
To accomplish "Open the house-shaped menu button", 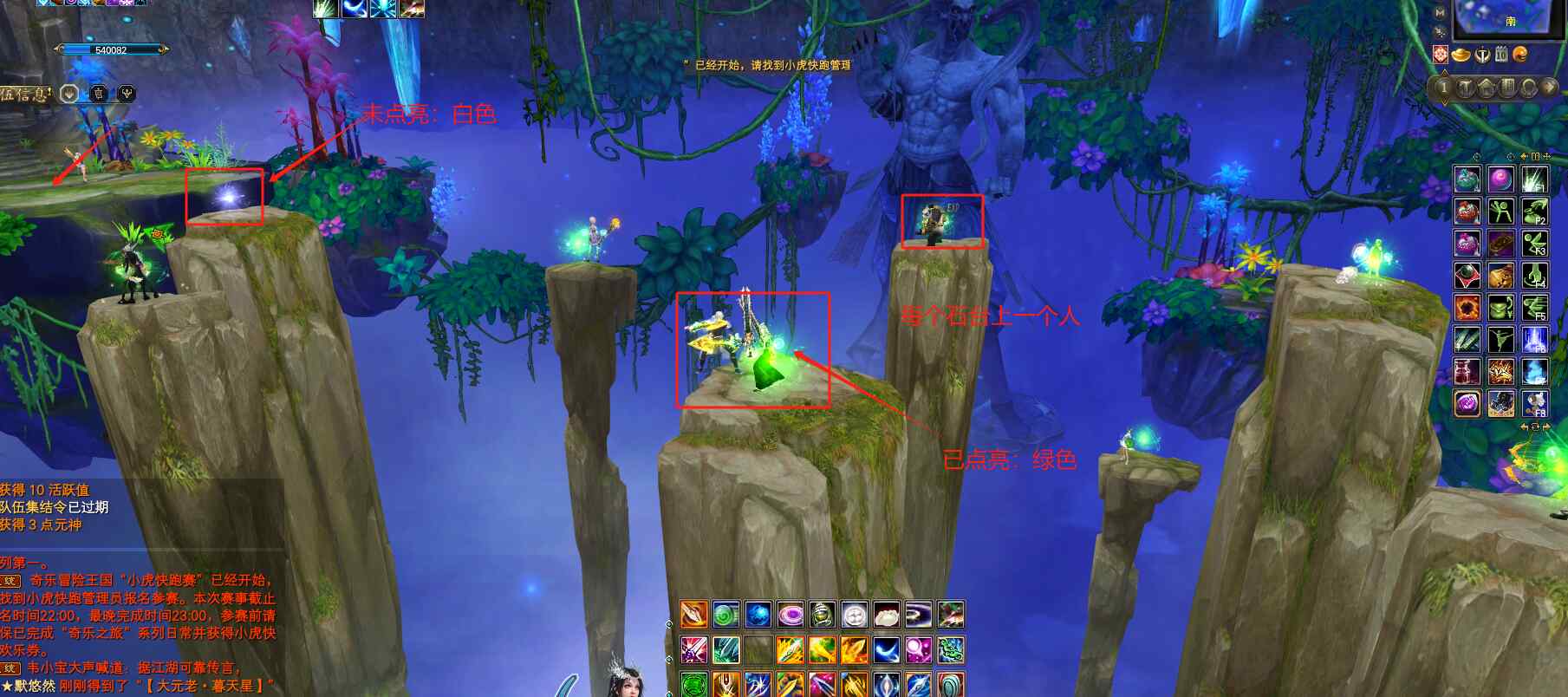I will pyautogui.click(x=1487, y=87).
